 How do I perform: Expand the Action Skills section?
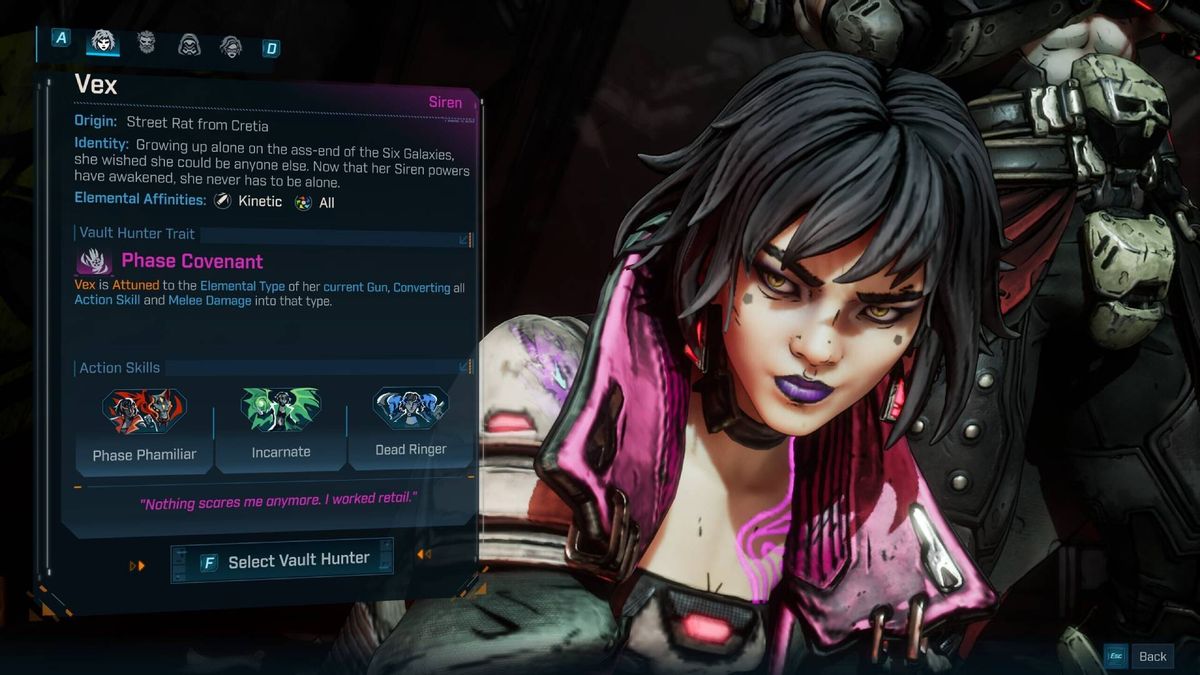pyautogui.click(x=464, y=368)
